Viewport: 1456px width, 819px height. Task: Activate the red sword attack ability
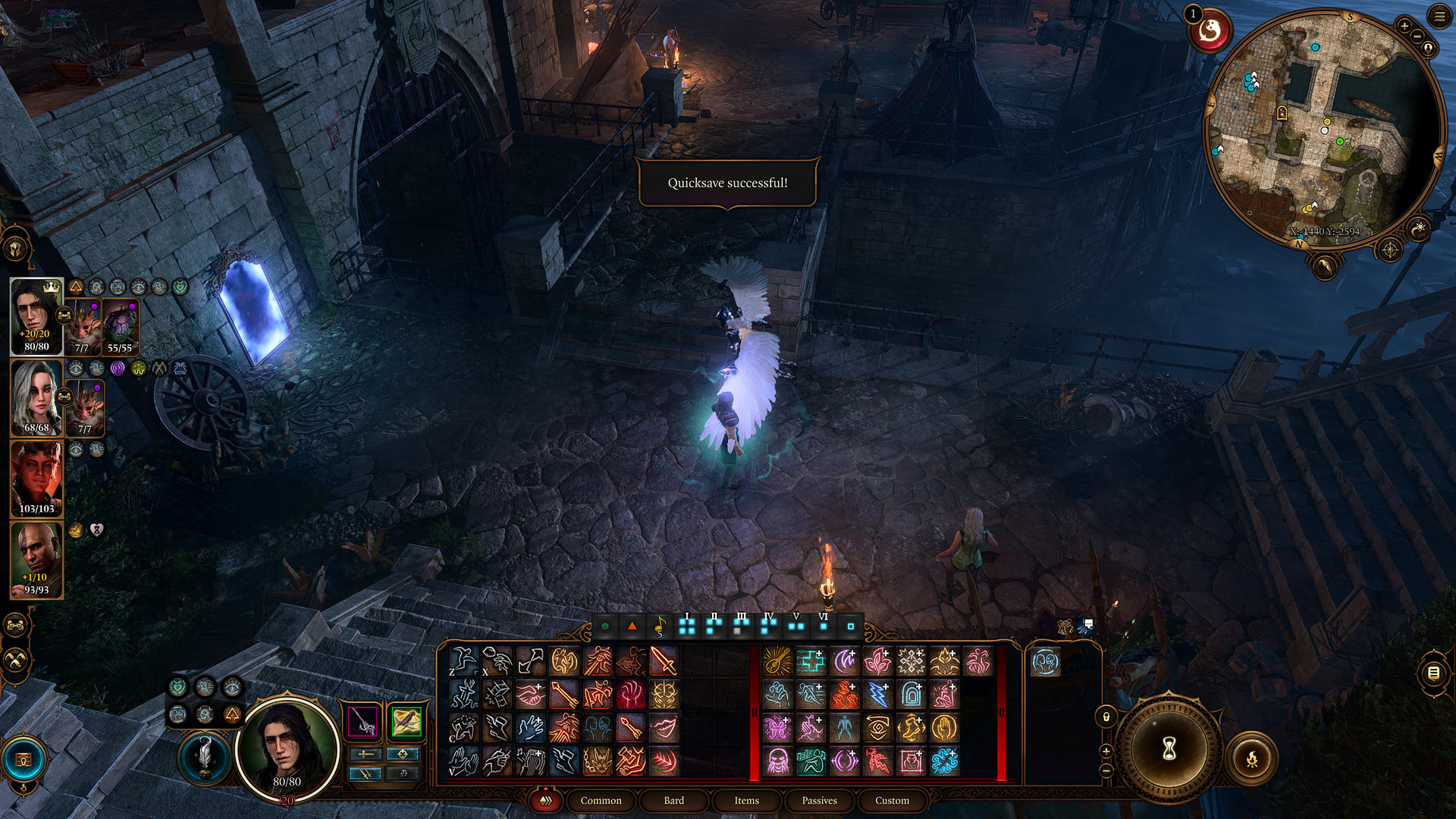664,661
